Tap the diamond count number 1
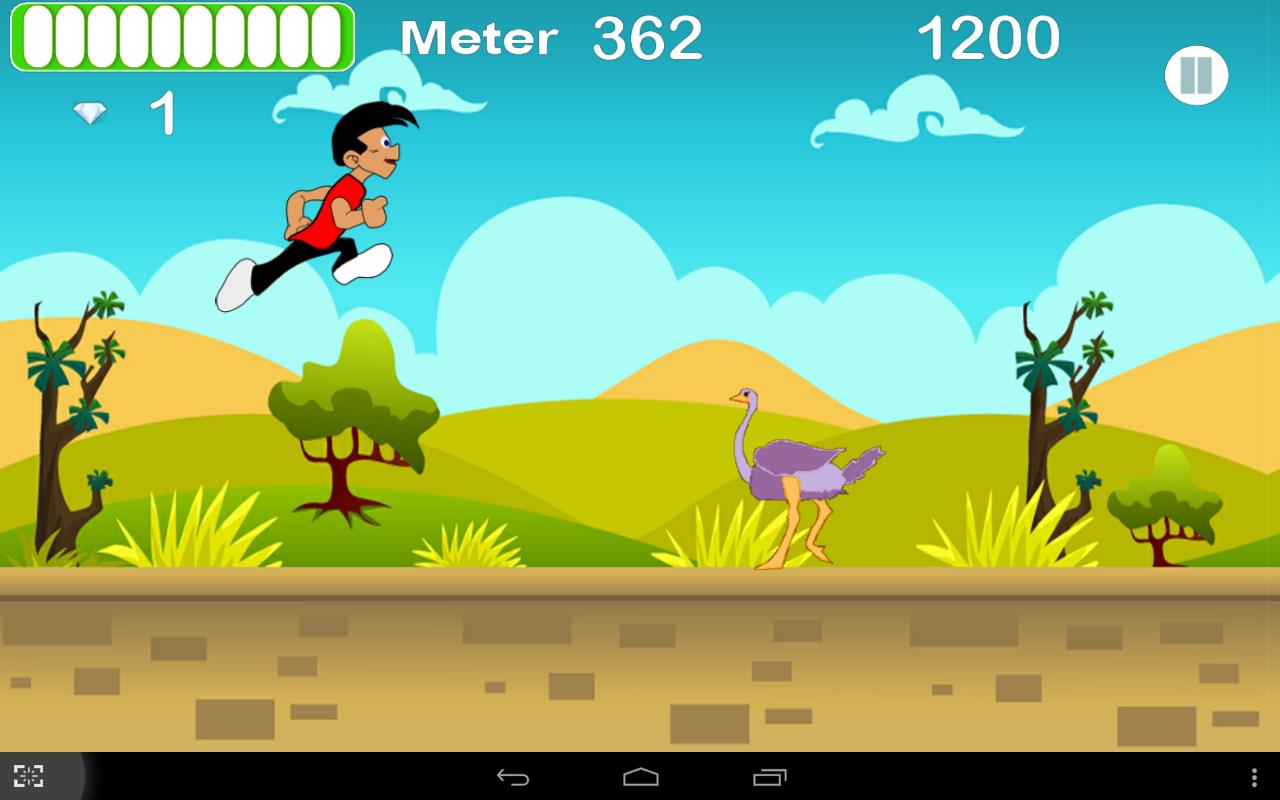1280x800 pixels. [165, 112]
